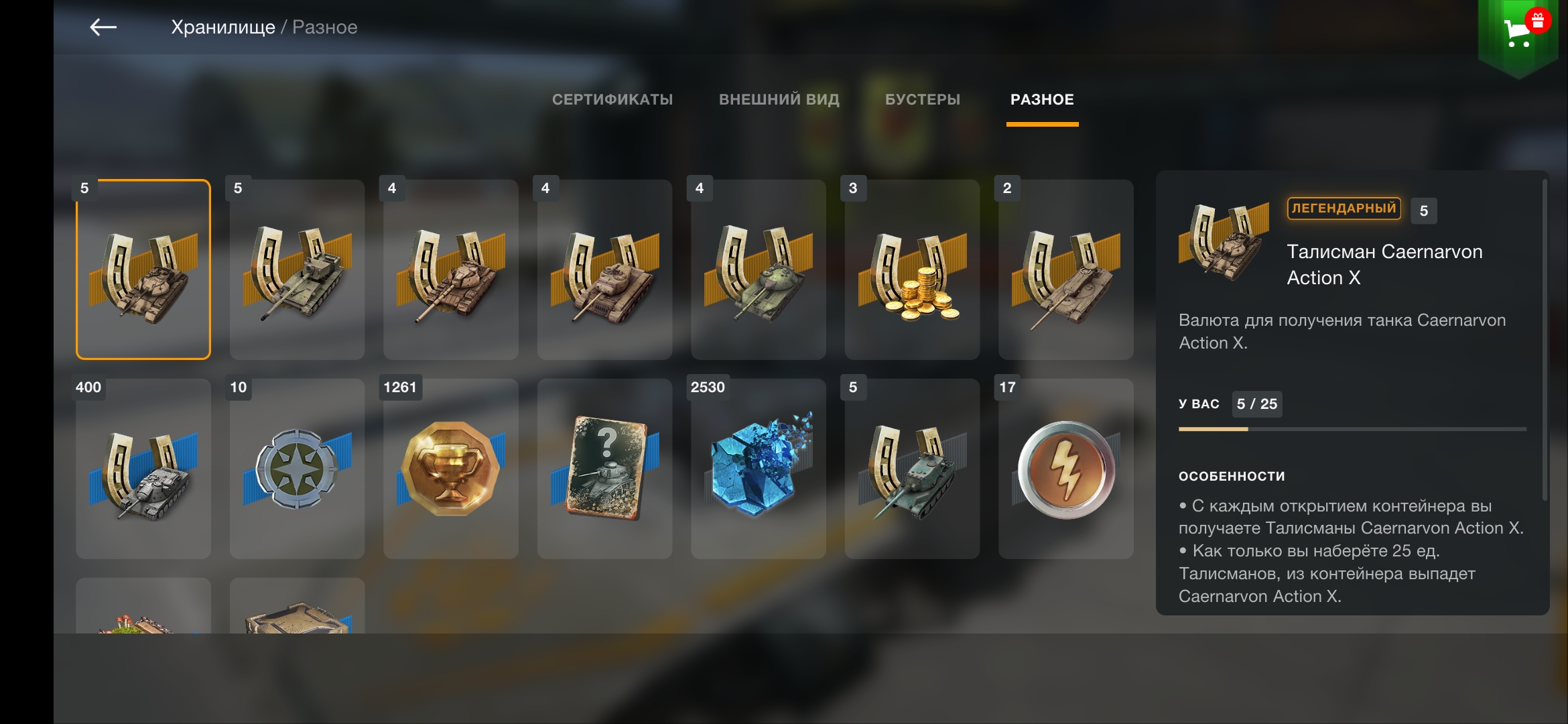Go back with the arrow button
Viewport: 1568px width, 724px height.
[x=103, y=27]
